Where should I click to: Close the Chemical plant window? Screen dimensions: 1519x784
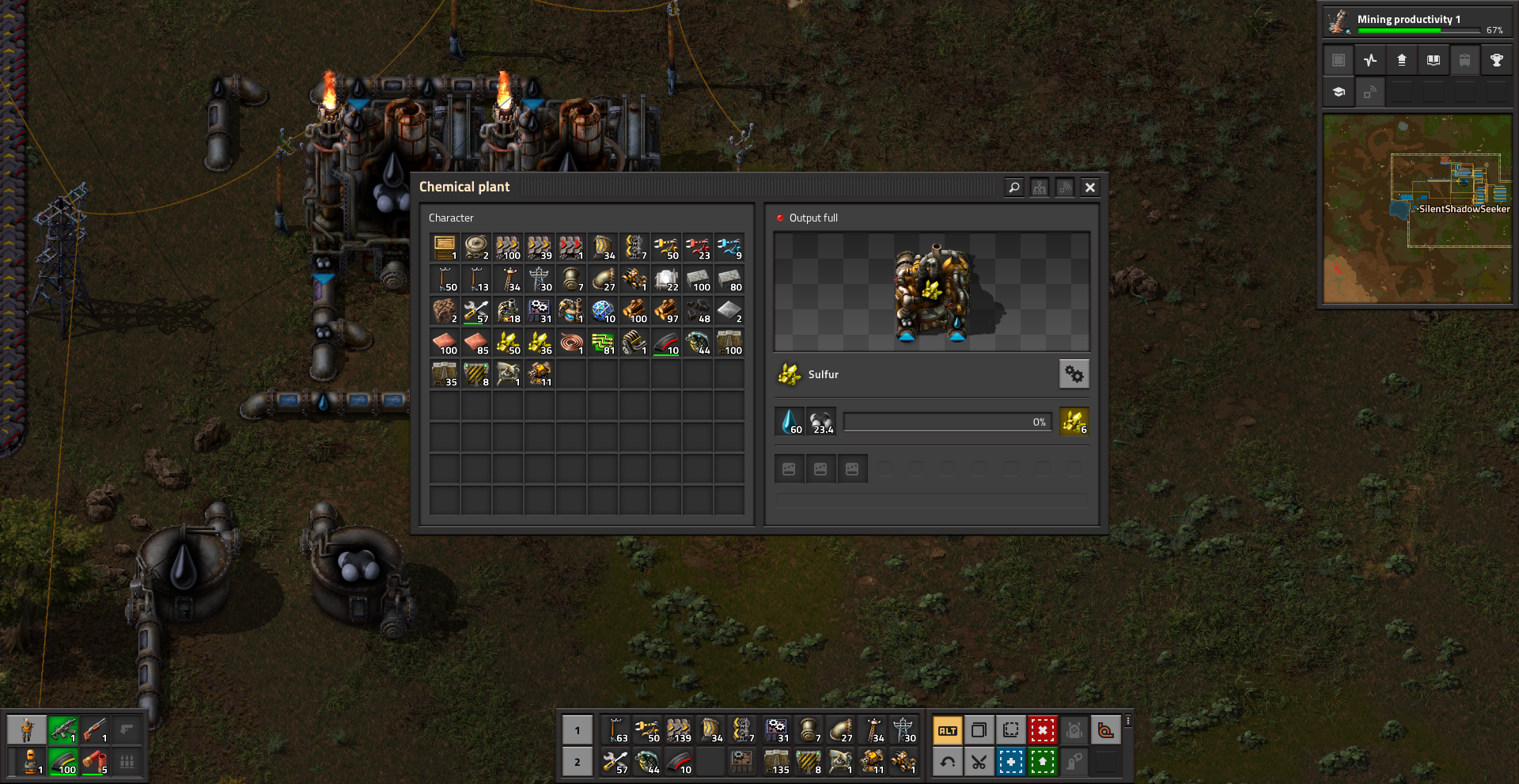(x=1090, y=187)
